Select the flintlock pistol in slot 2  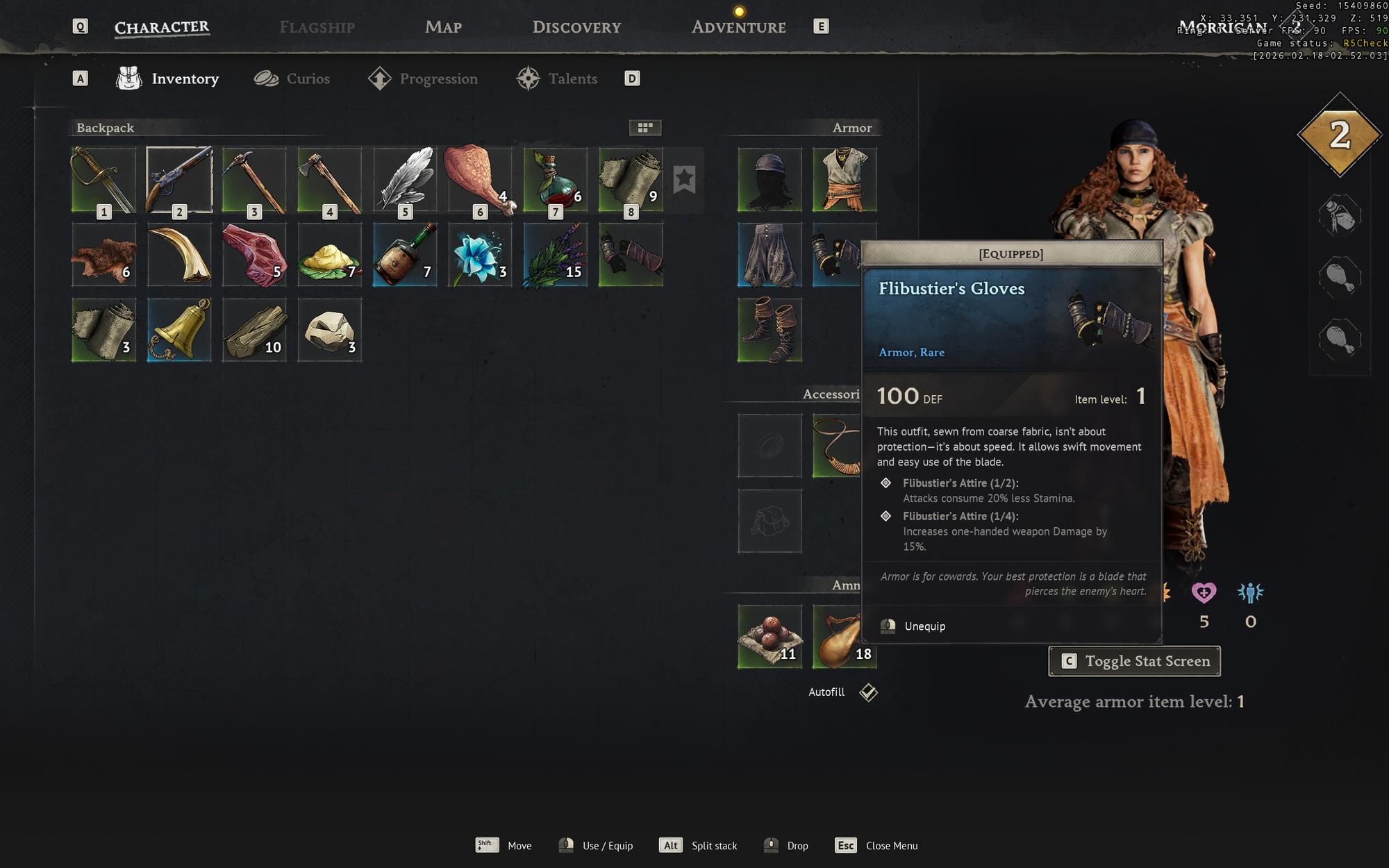coord(179,179)
